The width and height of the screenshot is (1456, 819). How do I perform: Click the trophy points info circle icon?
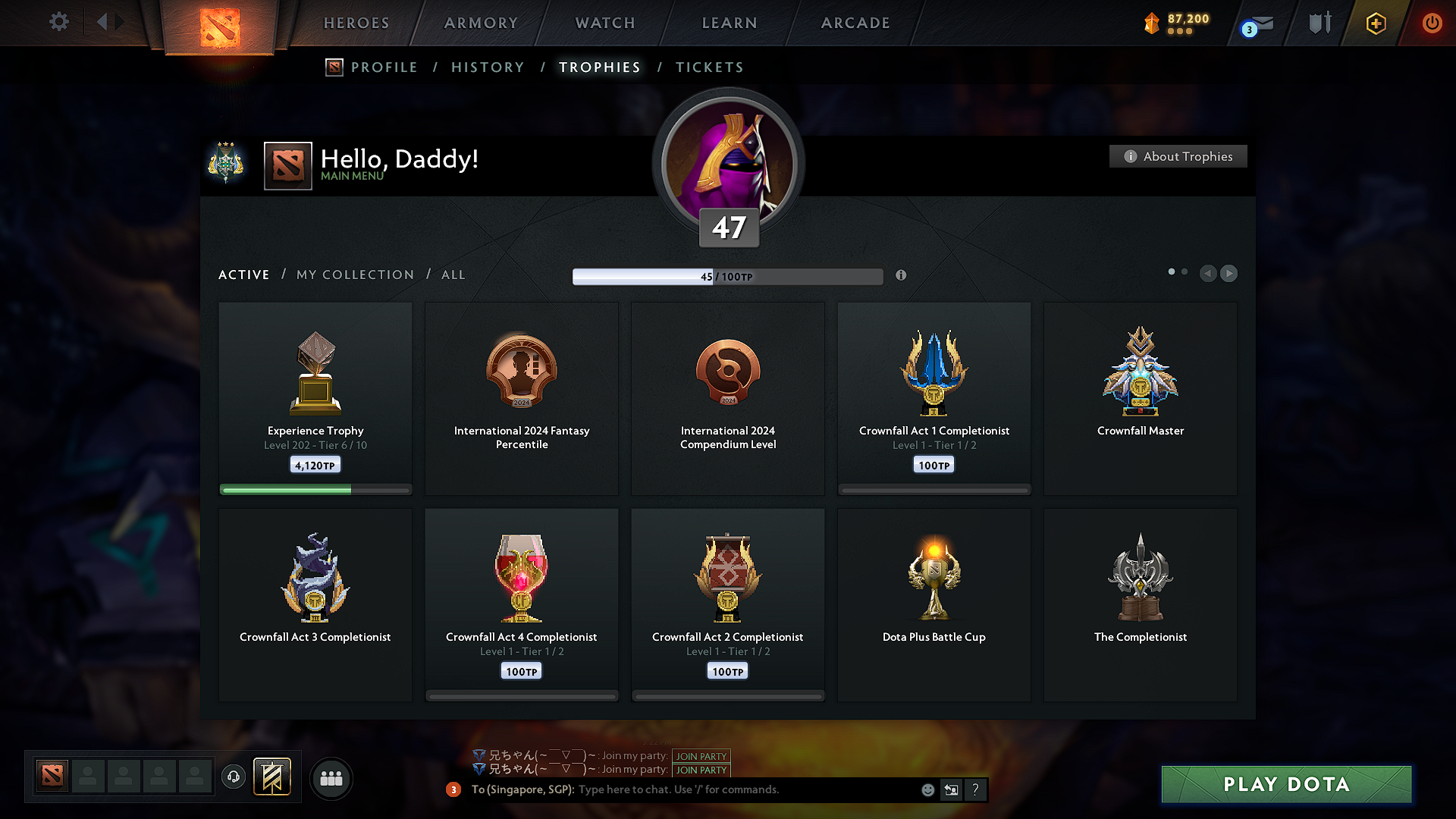(901, 276)
